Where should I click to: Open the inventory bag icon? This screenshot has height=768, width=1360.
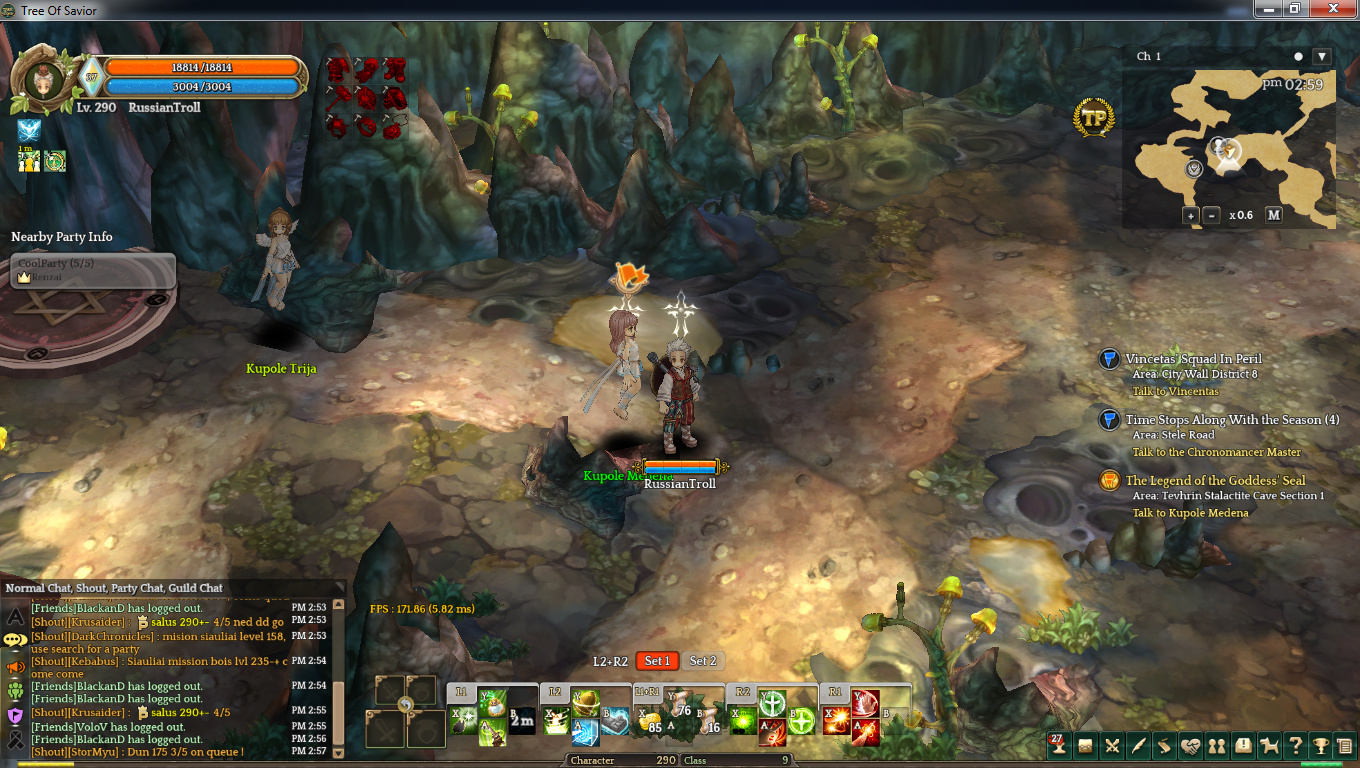coord(1085,746)
